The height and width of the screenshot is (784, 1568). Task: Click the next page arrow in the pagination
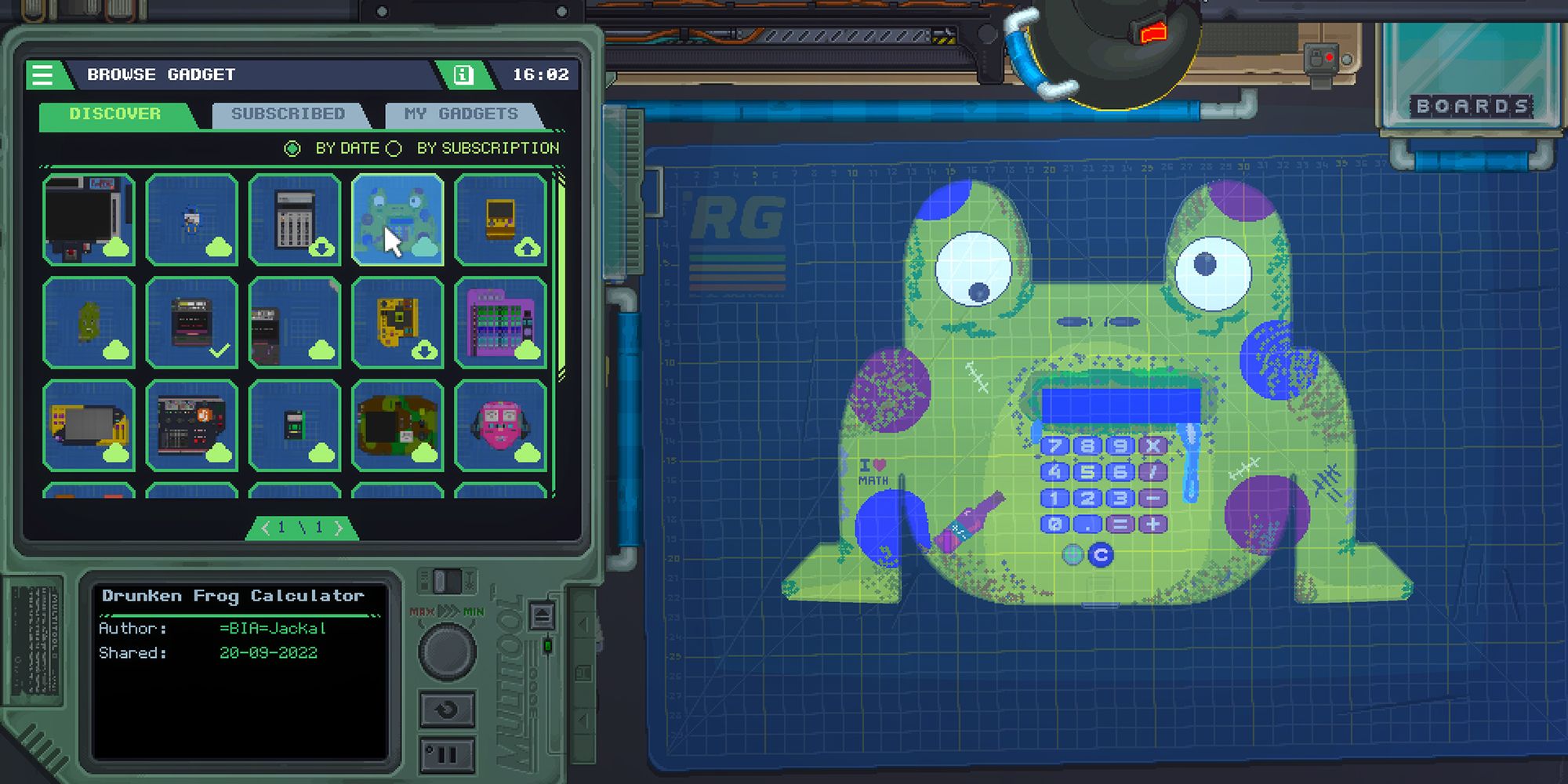pos(337,528)
